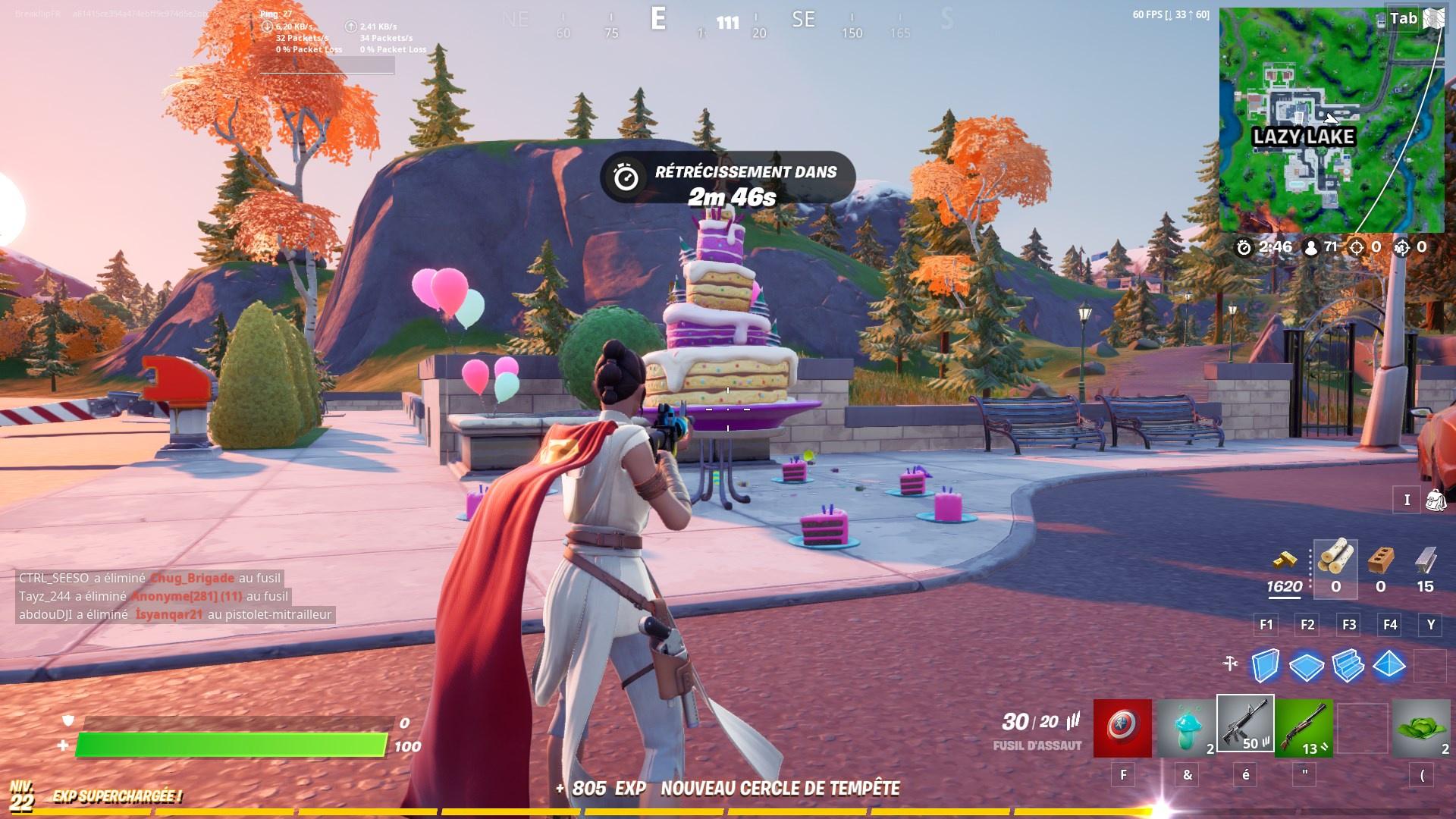
Task: Click the Ping 27 network stats readout
Action: 275,12
